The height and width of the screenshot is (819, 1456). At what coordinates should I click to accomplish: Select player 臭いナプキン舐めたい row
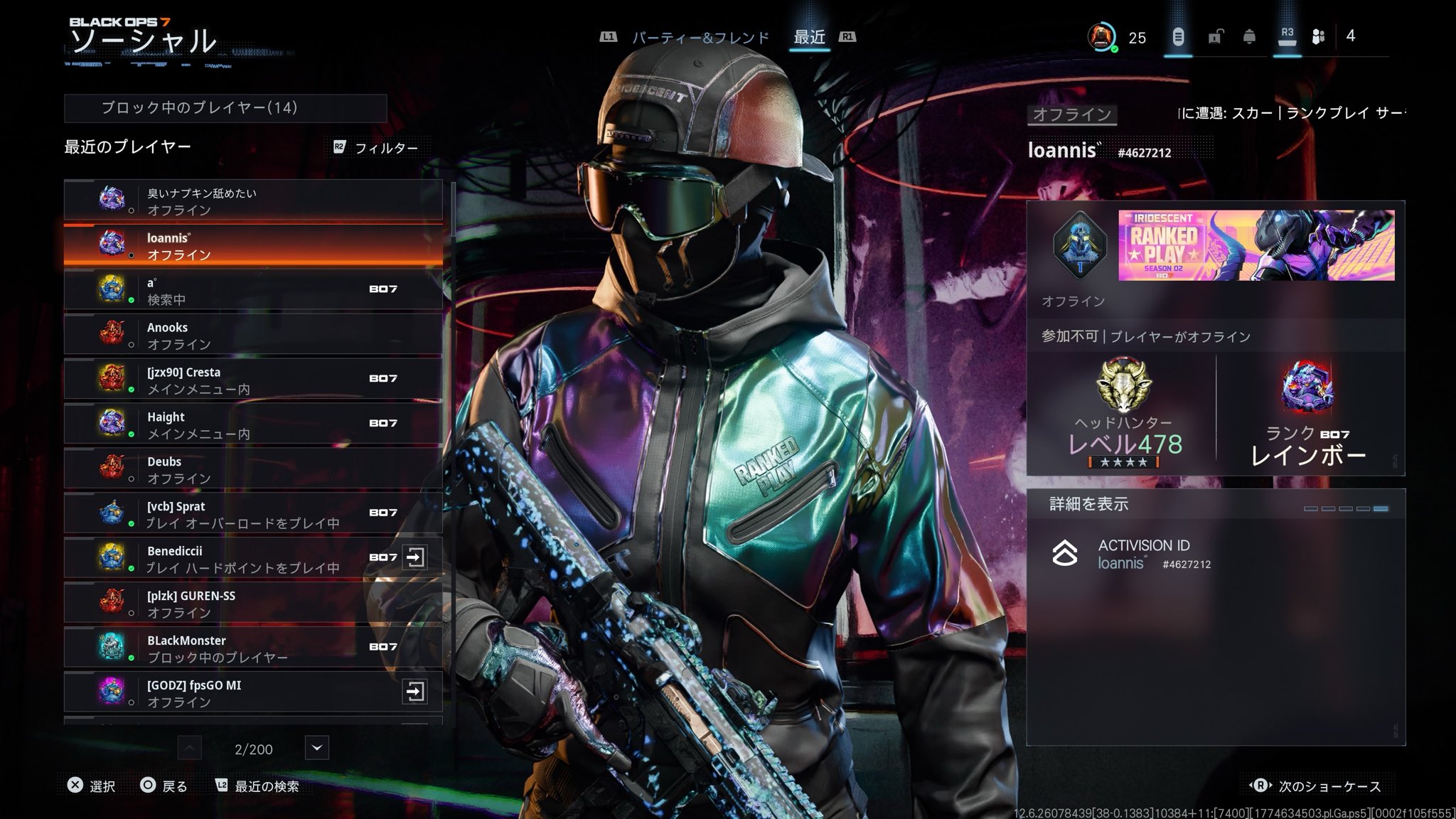(253, 201)
